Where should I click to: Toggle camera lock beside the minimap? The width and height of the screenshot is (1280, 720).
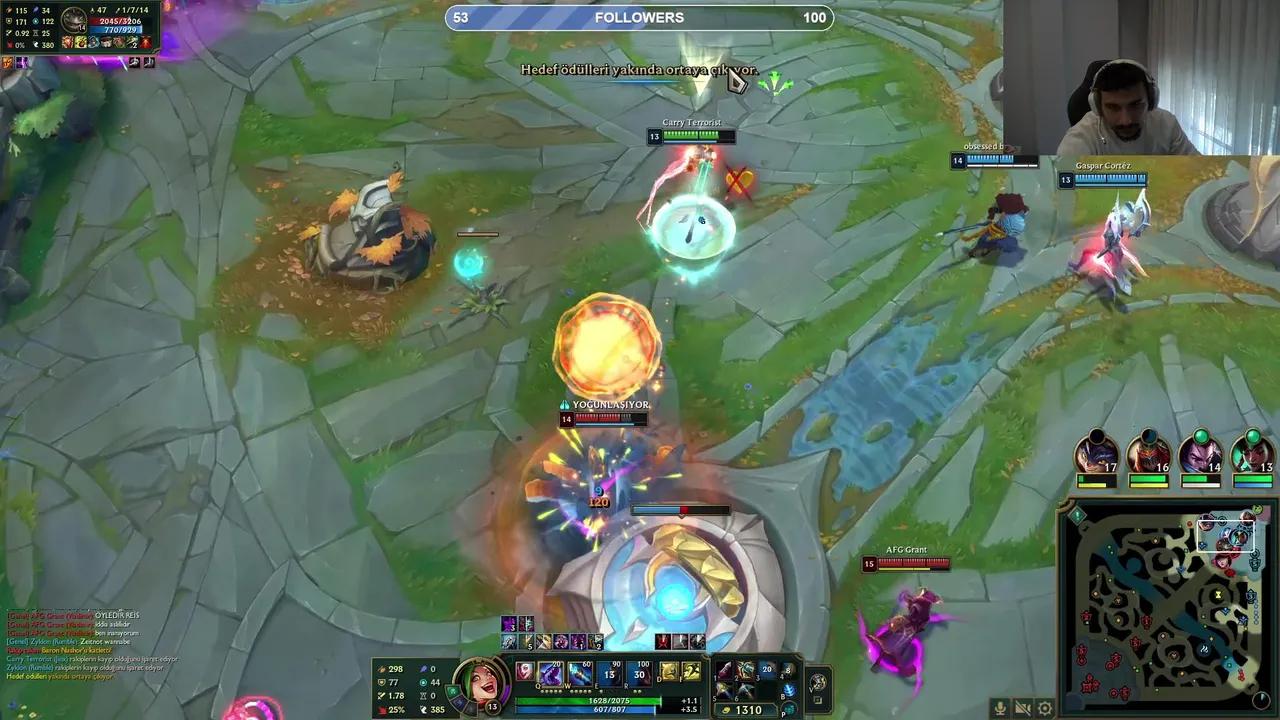pos(1262,700)
